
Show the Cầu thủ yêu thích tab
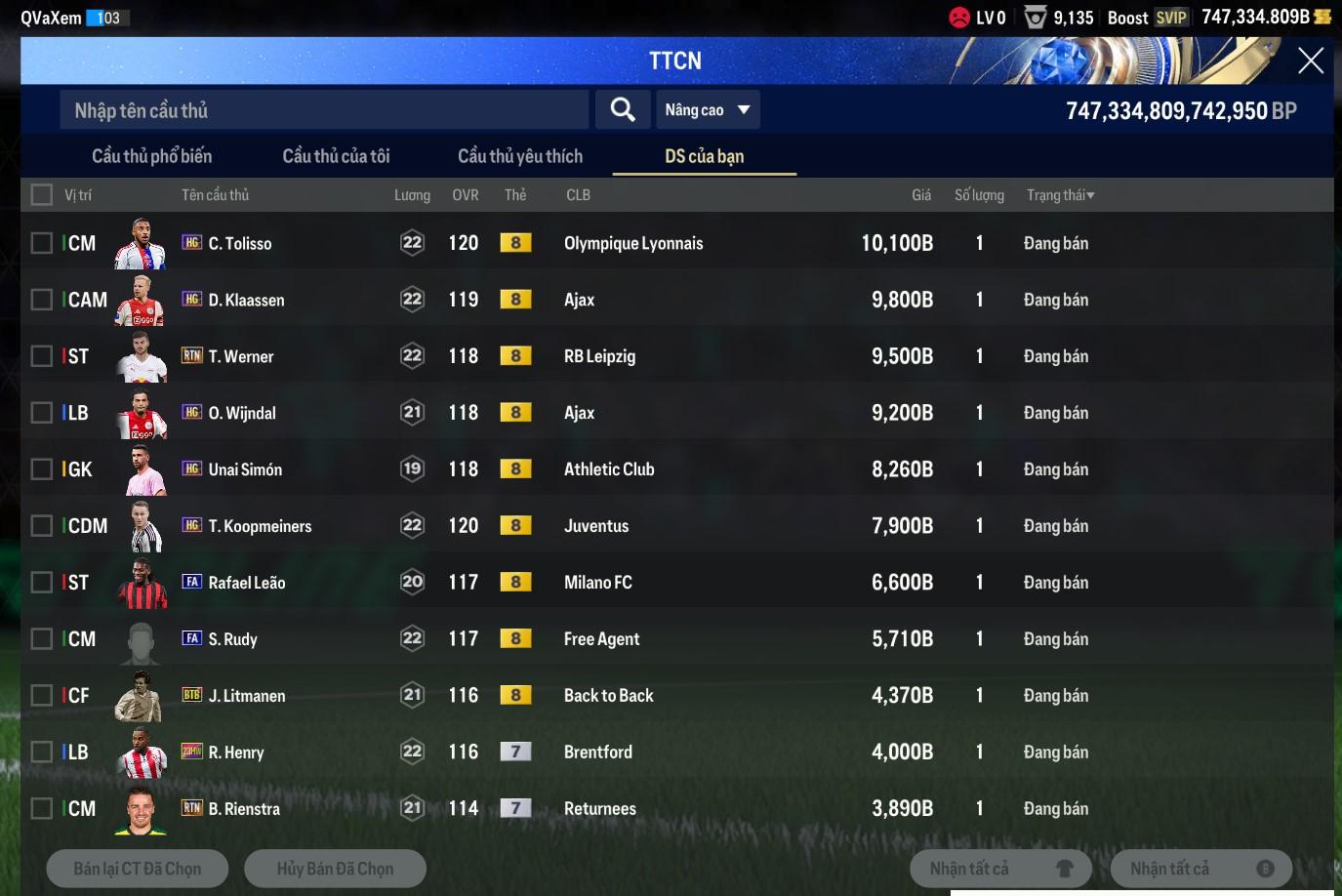point(519,156)
